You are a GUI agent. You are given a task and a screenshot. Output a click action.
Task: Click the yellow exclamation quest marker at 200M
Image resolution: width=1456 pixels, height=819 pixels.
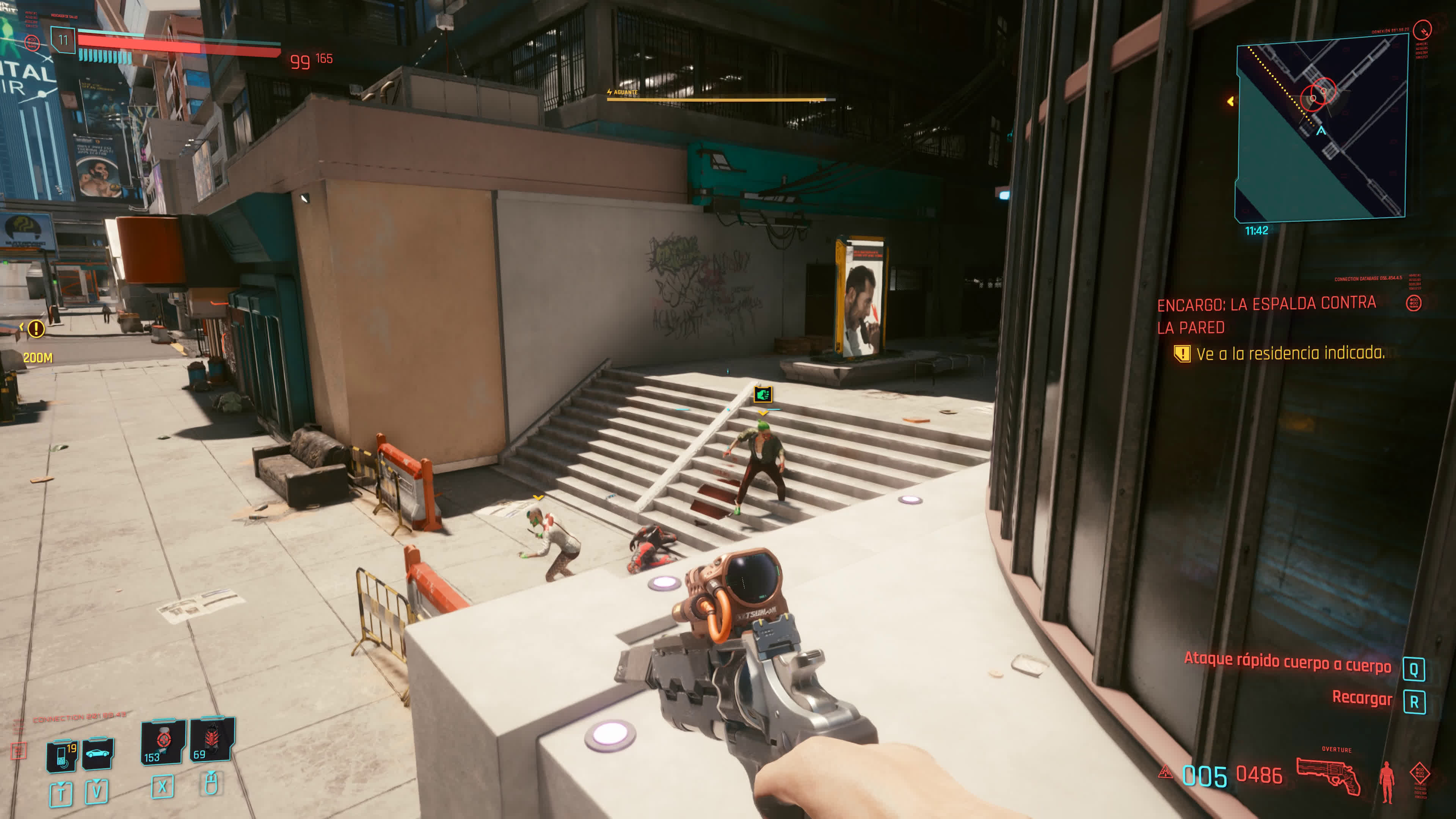pos(36,328)
